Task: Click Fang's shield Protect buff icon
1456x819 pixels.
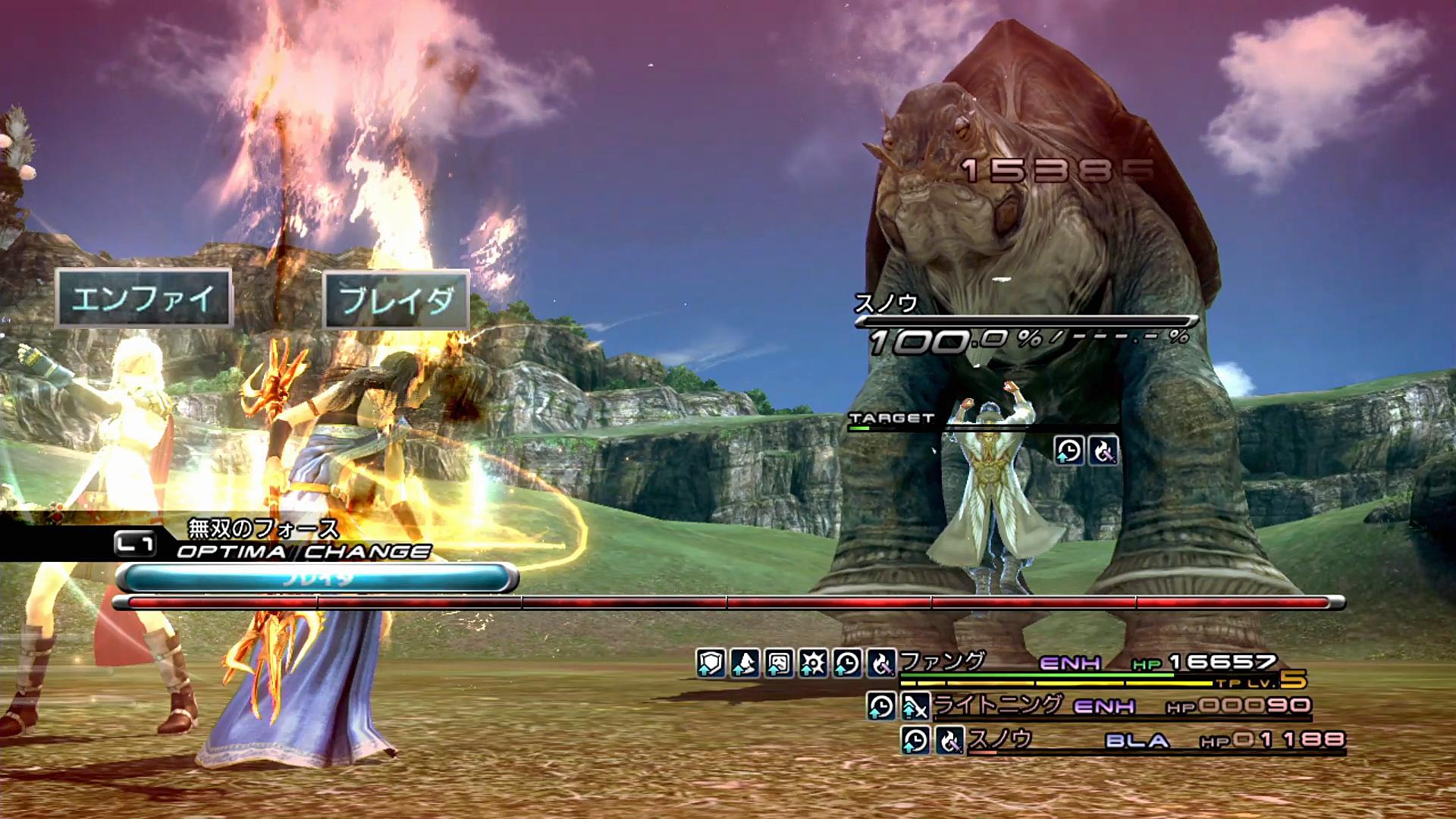Action: pos(711,664)
